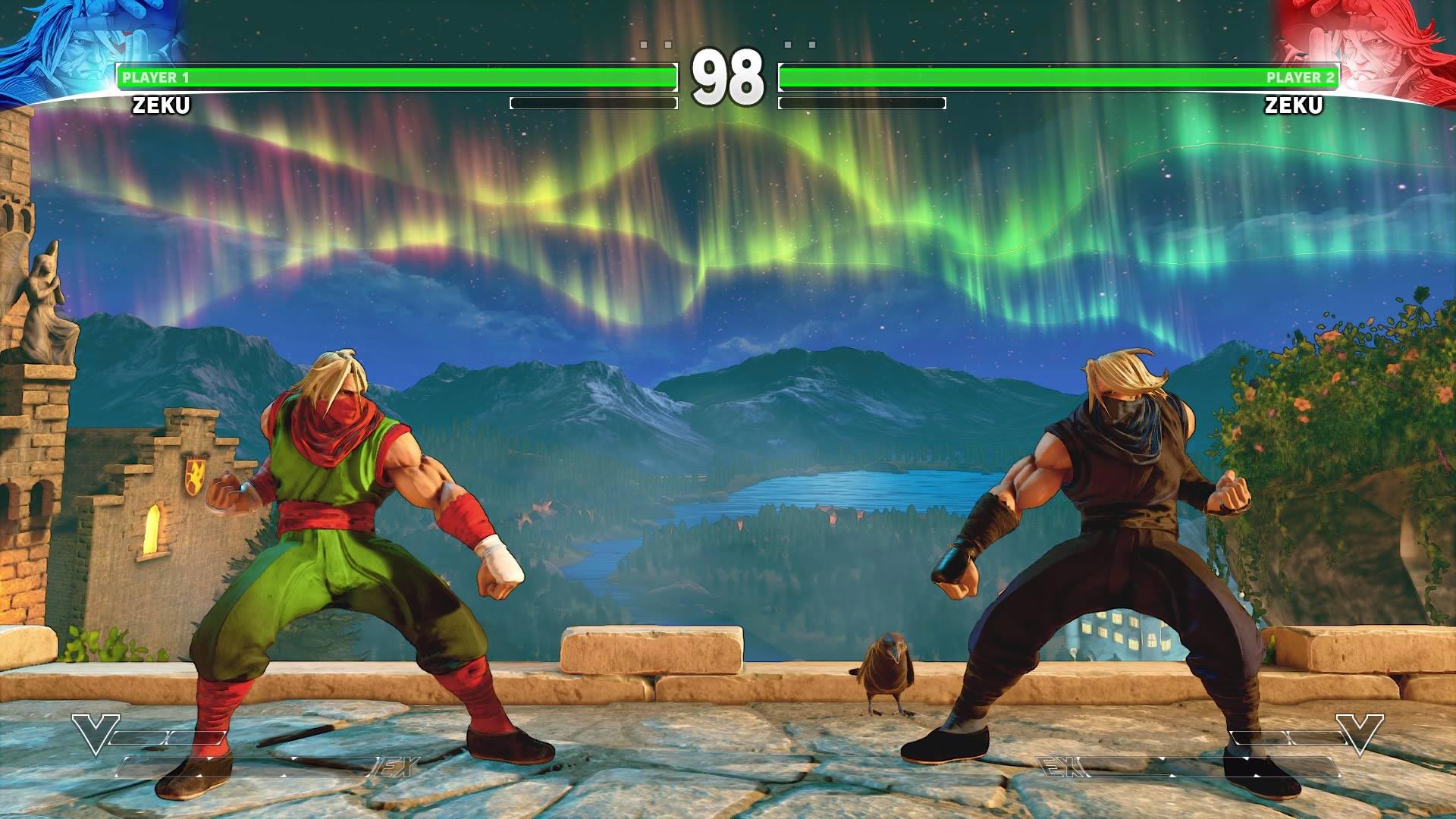Select the PLAYER 1 label tab
1456x819 pixels.
coord(155,76)
